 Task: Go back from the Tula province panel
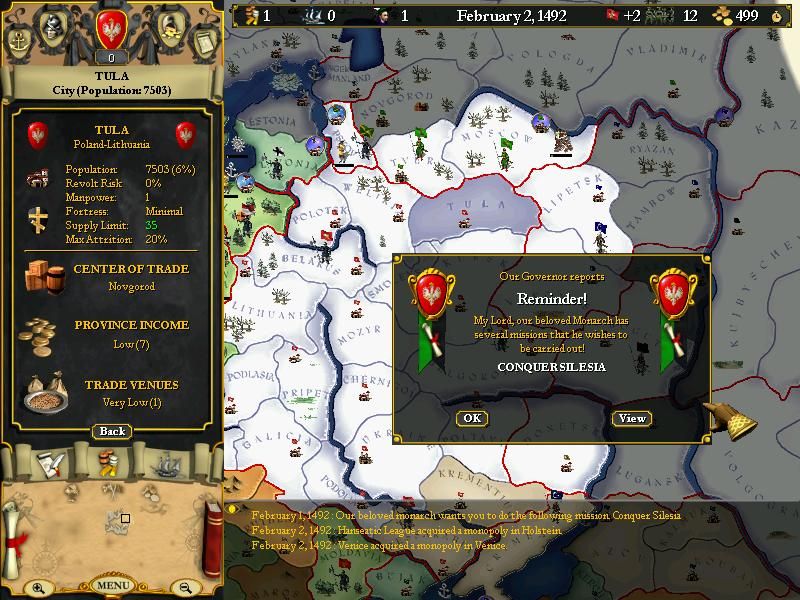[x=112, y=431]
